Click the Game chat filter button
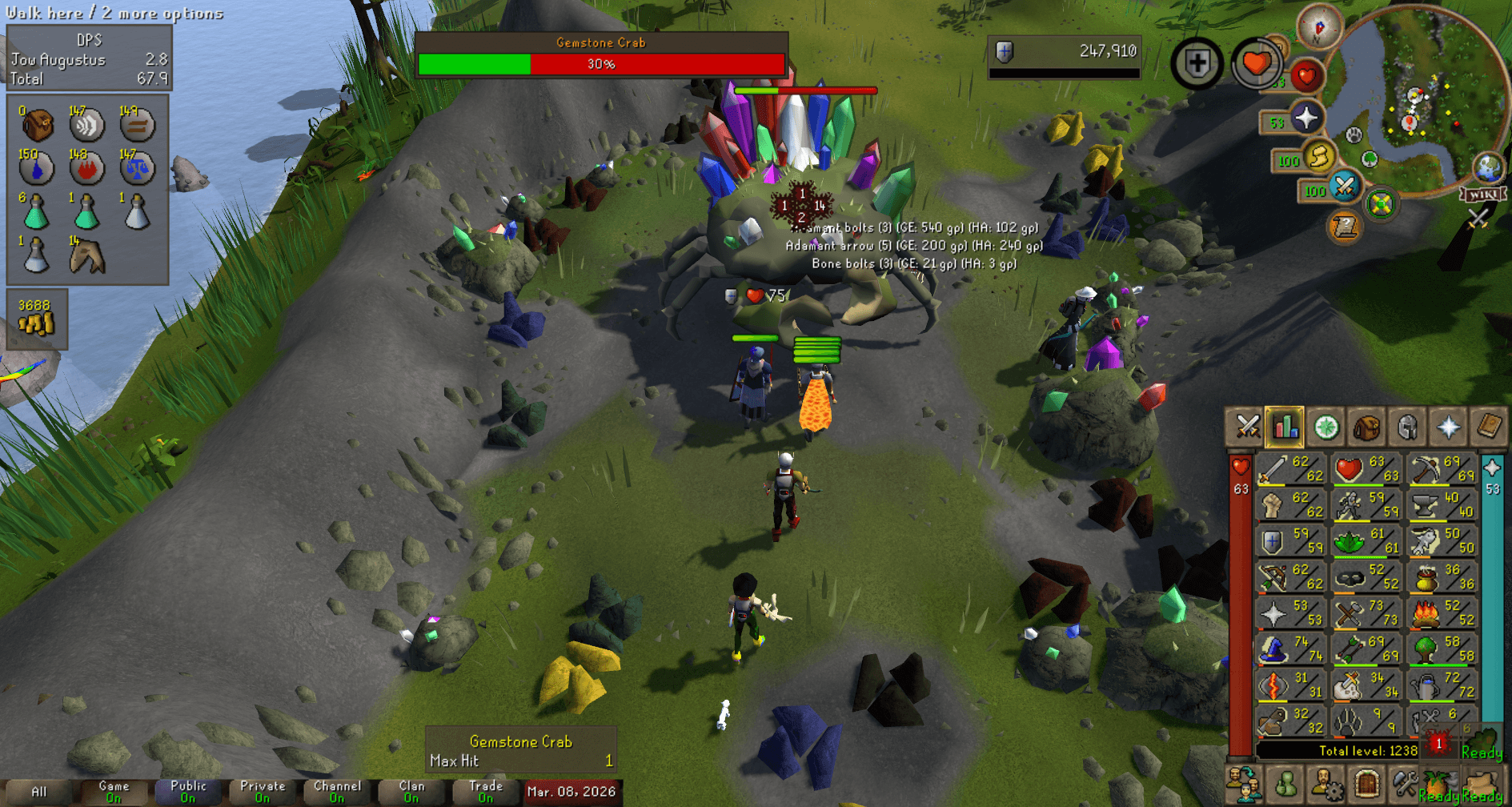1512x807 pixels. click(112, 790)
